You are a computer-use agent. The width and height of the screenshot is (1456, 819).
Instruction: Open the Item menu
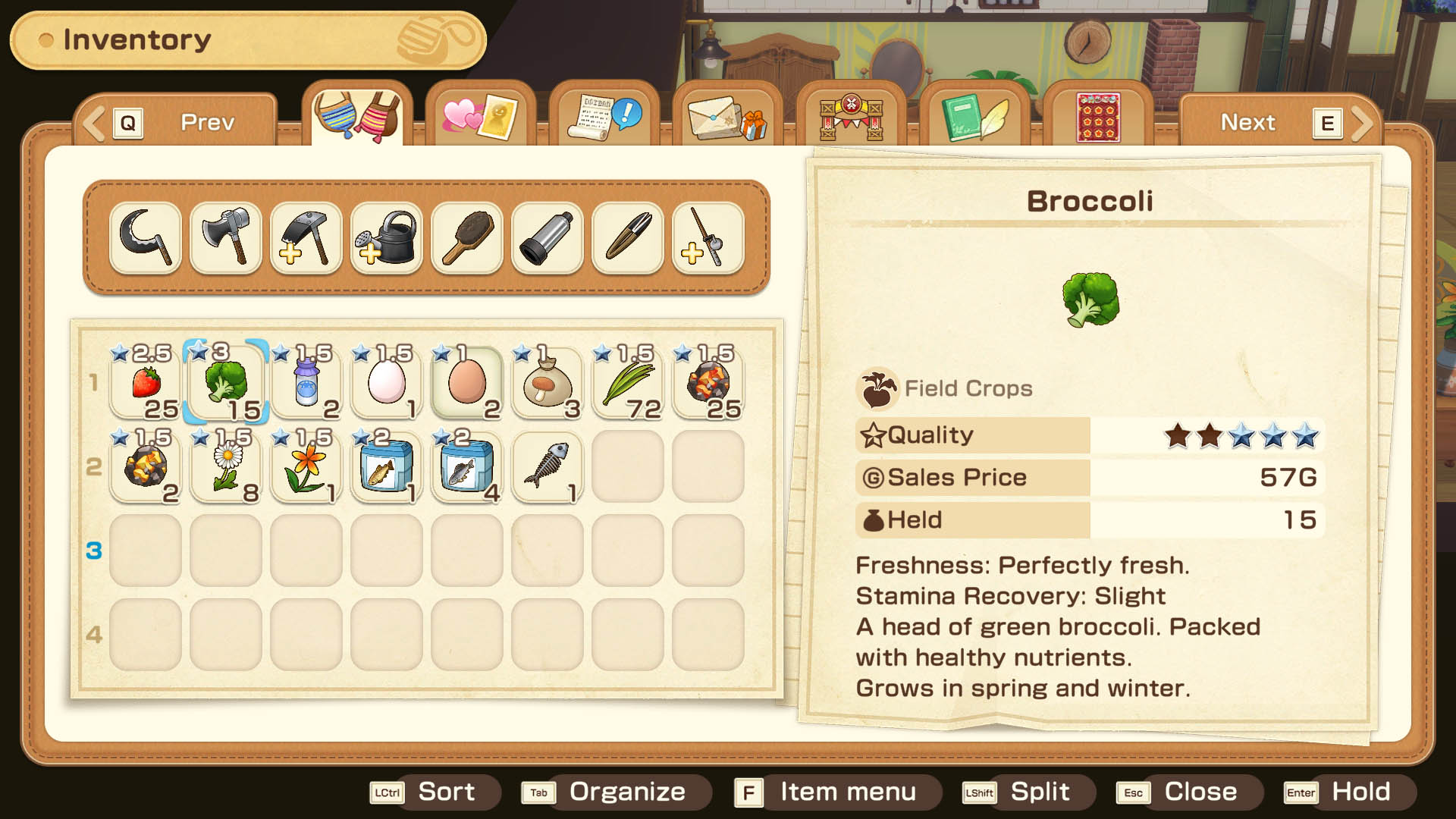click(836, 792)
